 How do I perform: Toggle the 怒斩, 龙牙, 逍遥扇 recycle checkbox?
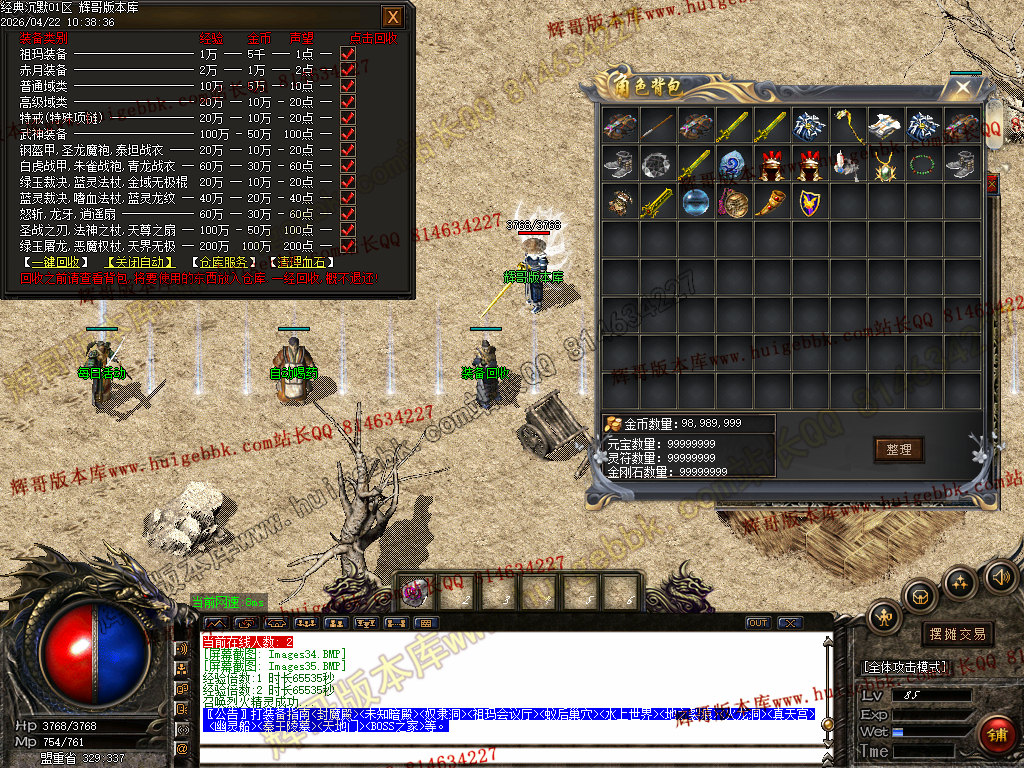[x=348, y=214]
